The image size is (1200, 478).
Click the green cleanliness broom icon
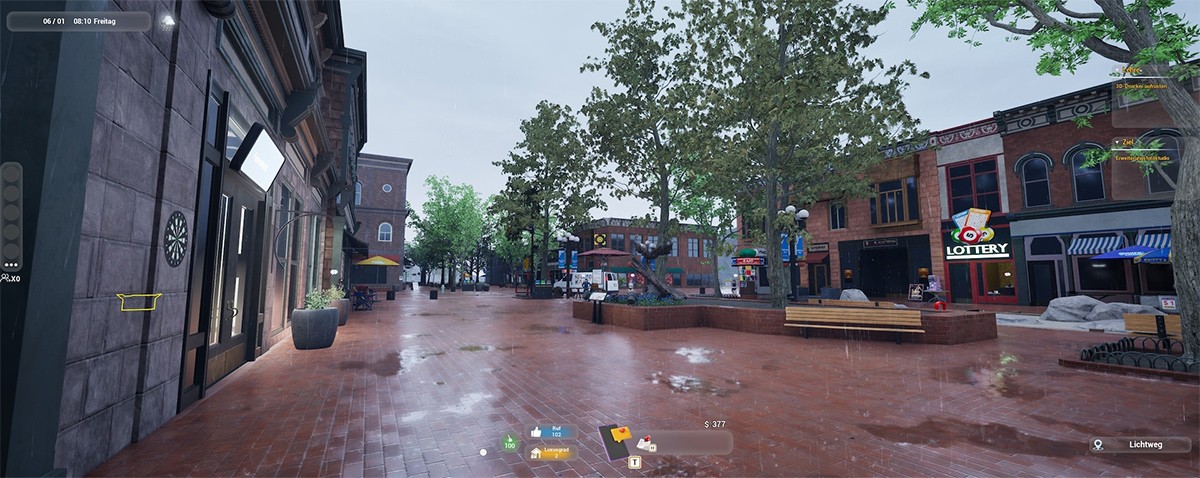pyautogui.click(x=510, y=441)
